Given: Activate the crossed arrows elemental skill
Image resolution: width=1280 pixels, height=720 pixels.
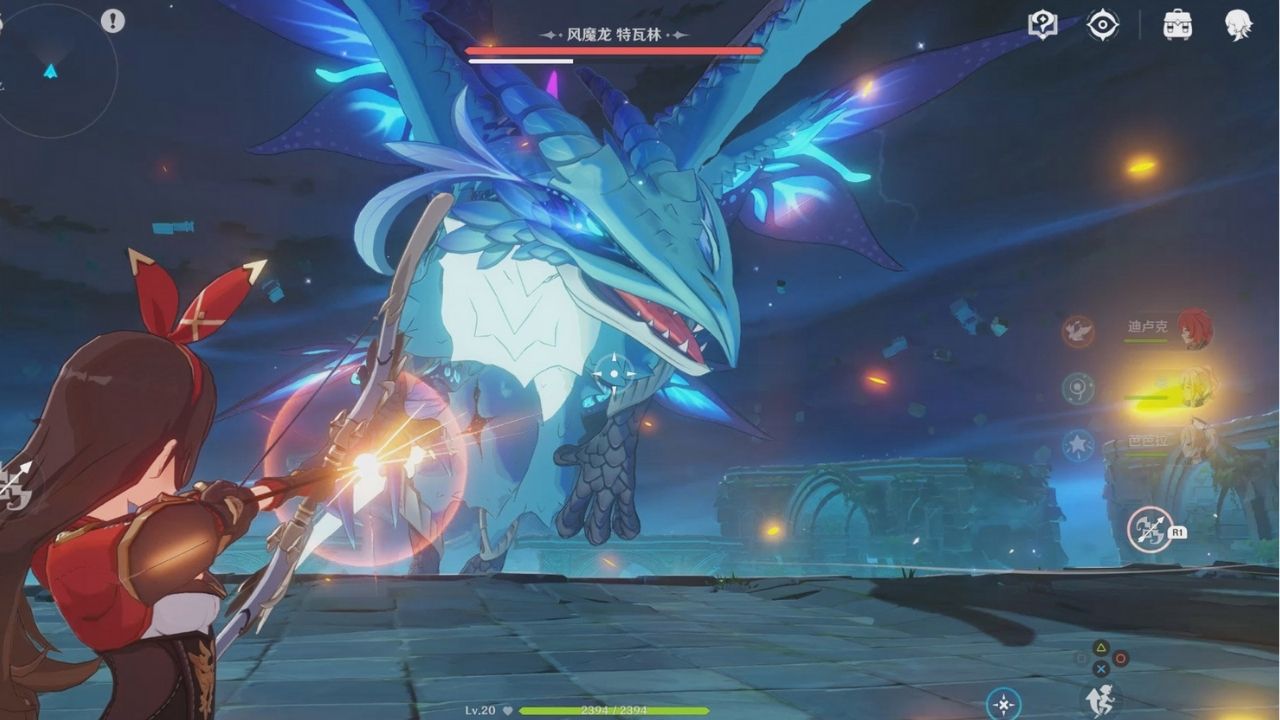Looking at the screenshot, I should [x=1150, y=529].
